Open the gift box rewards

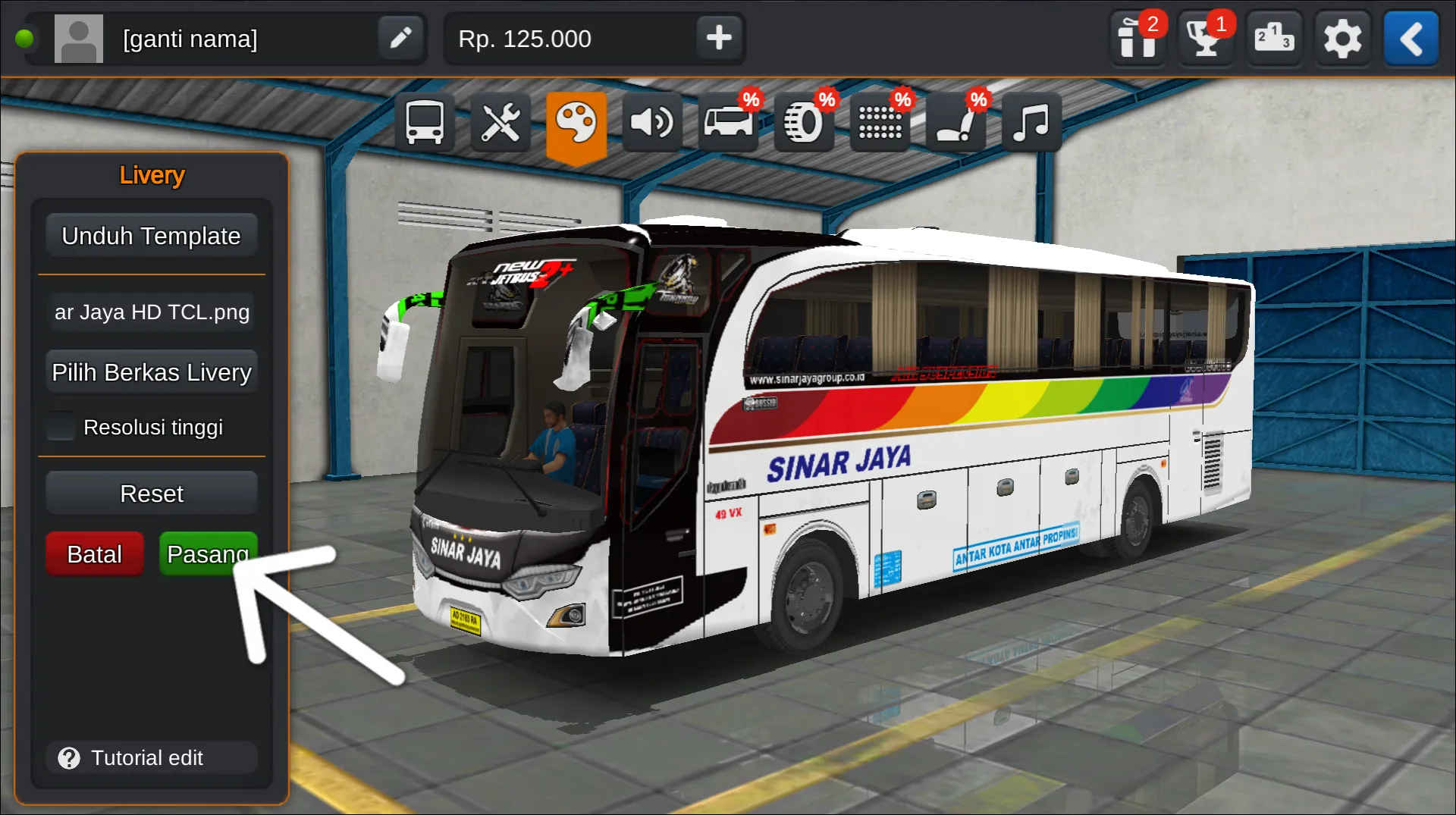[1137, 38]
